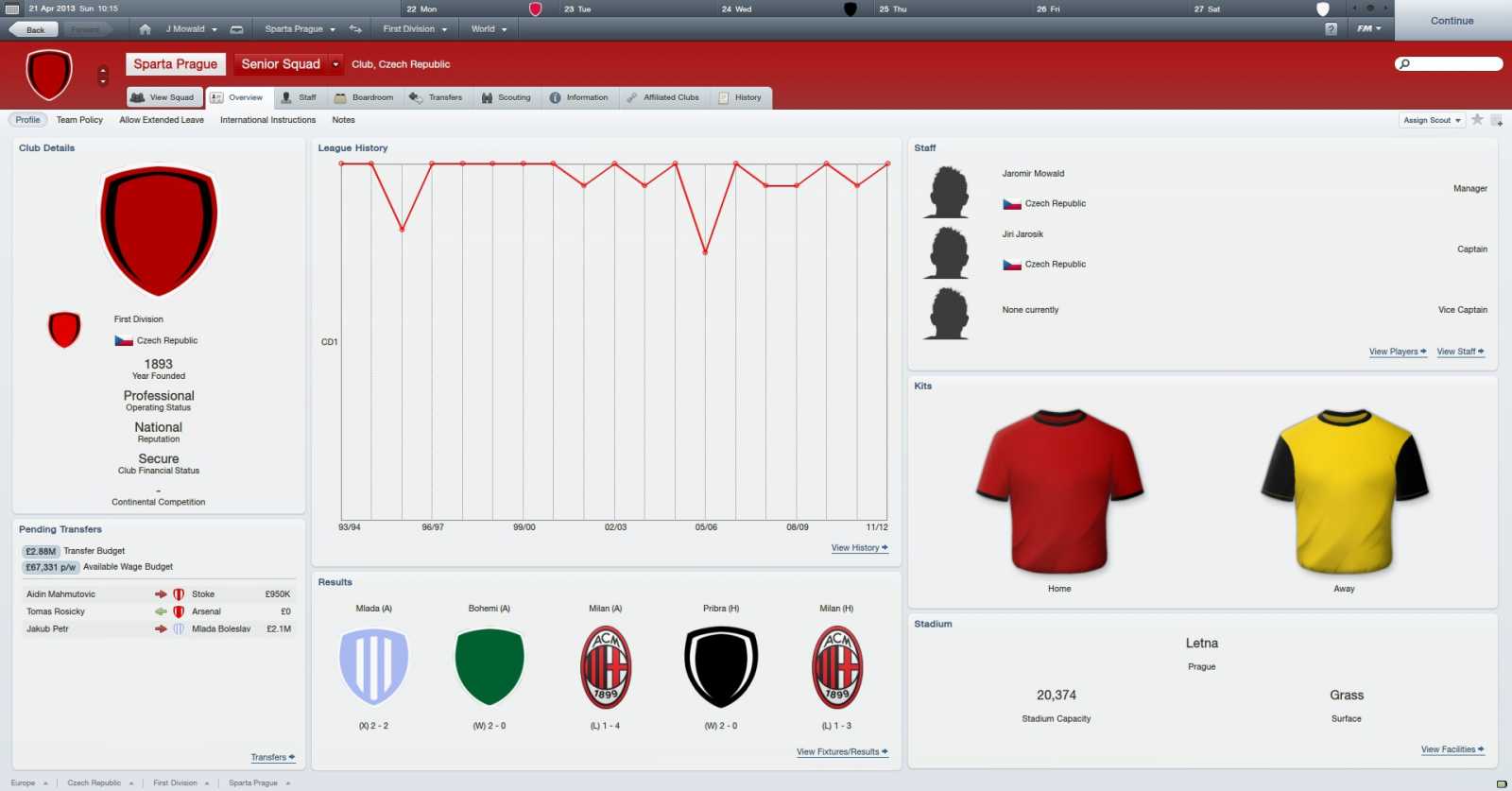Open the Affiliated Clubs section
This screenshot has width=1512, height=791.
(x=664, y=96)
